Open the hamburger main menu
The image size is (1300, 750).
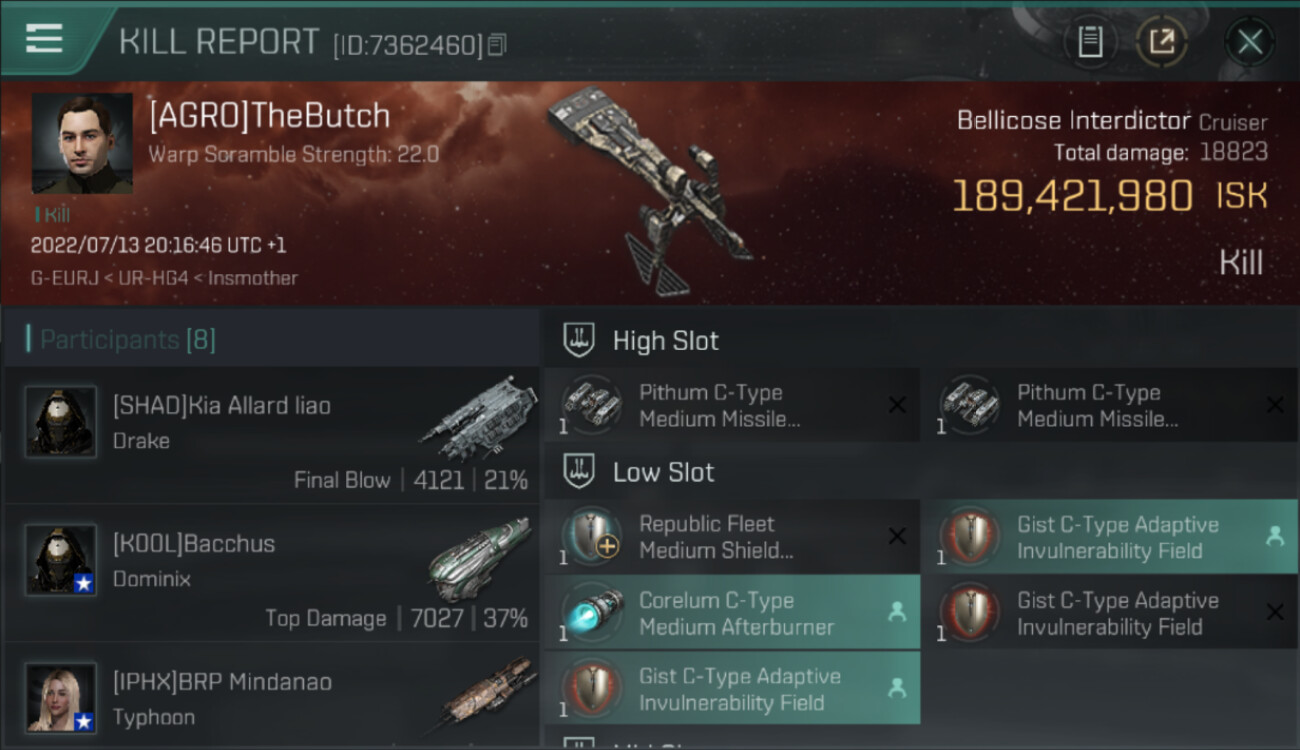point(44,39)
